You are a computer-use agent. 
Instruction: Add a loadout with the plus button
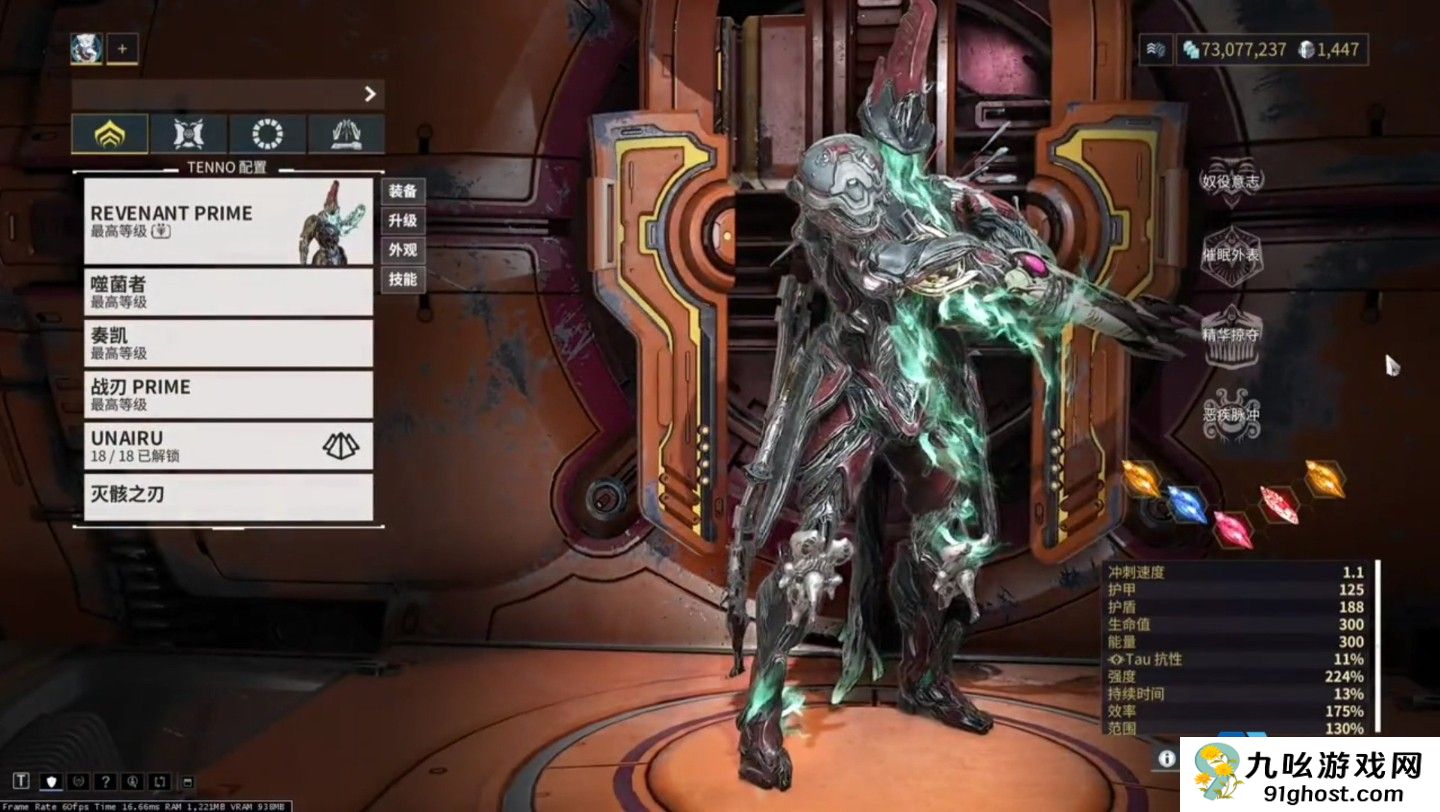click(x=123, y=48)
